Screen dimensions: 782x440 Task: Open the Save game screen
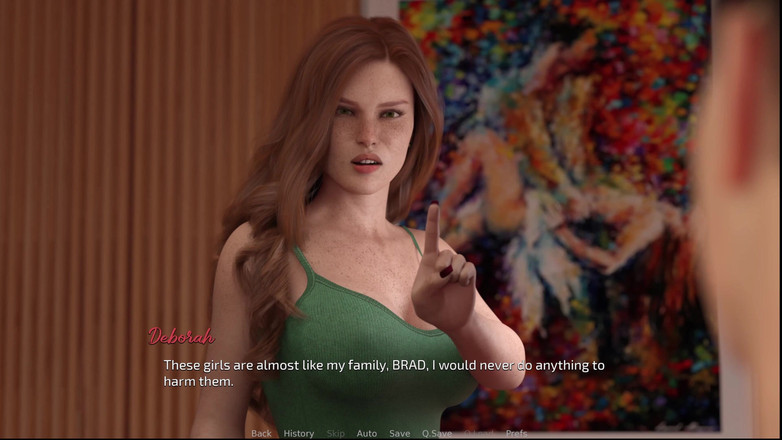tap(399, 433)
